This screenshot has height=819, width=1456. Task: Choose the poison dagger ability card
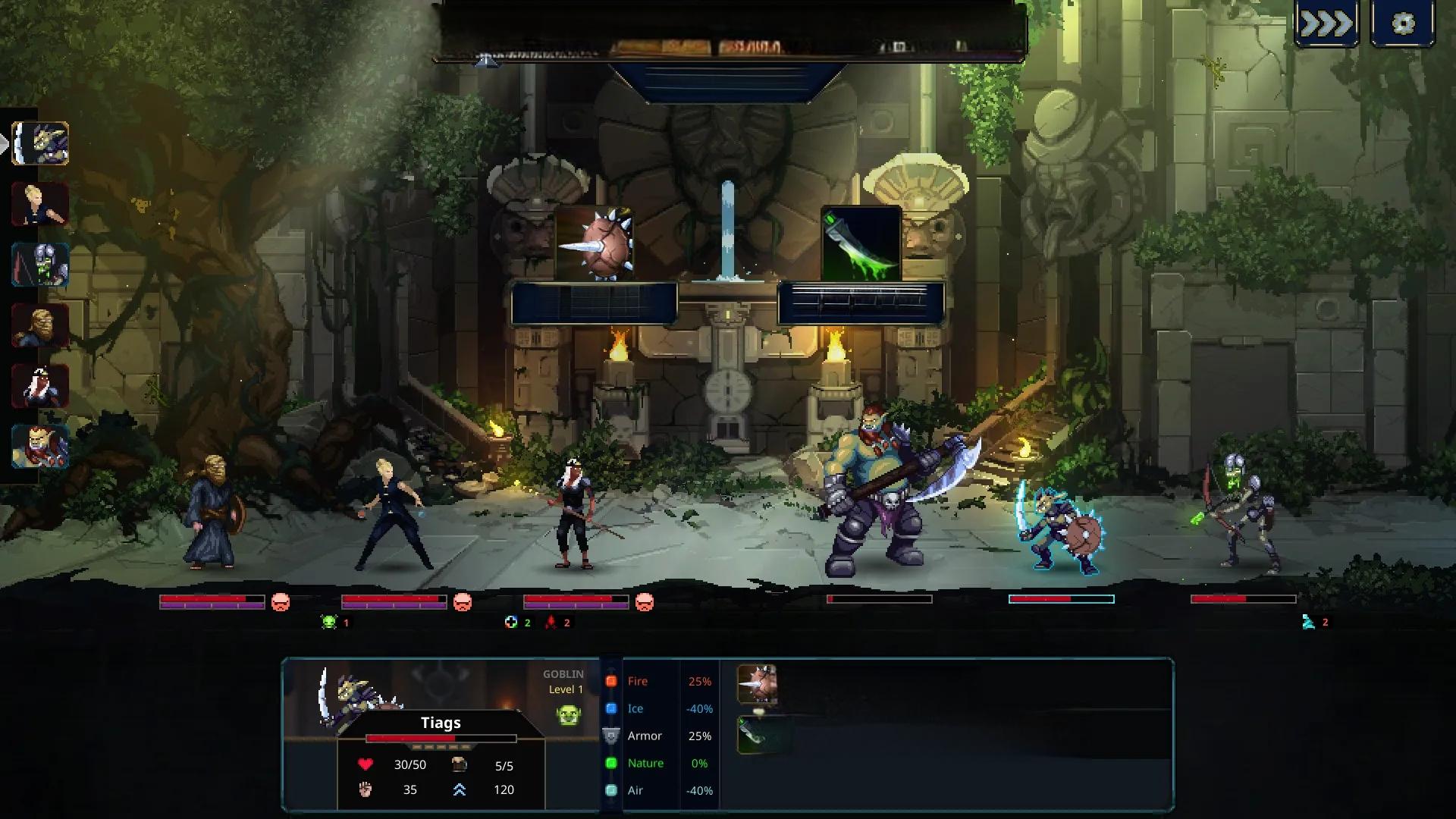(x=861, y=243)
